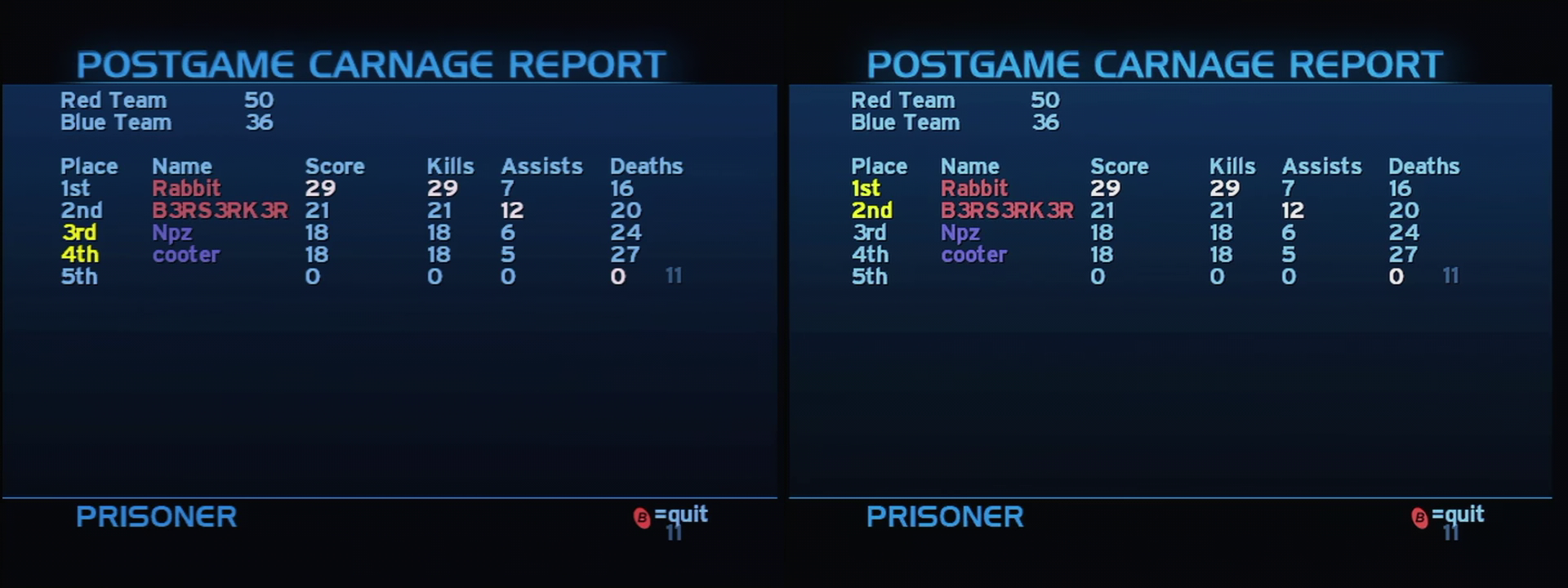Screen dimensions: 1568x588
Task: Click the Place column header on left screen
Action: point(90,166)
